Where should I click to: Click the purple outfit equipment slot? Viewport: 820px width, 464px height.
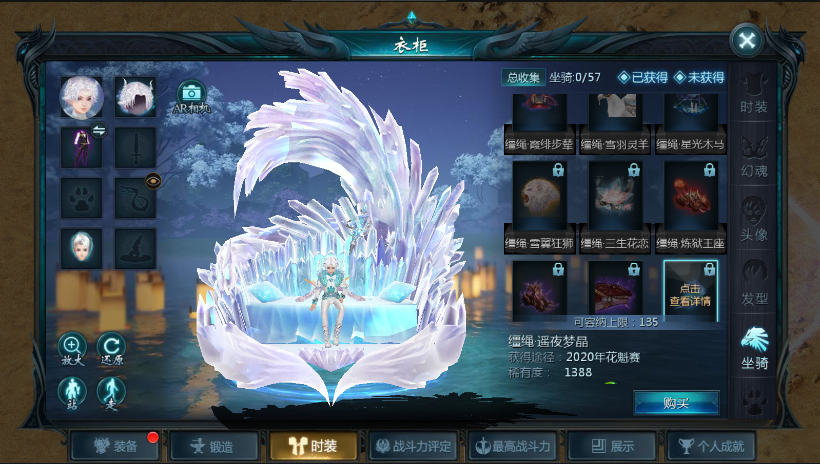(x=80, y=146)
